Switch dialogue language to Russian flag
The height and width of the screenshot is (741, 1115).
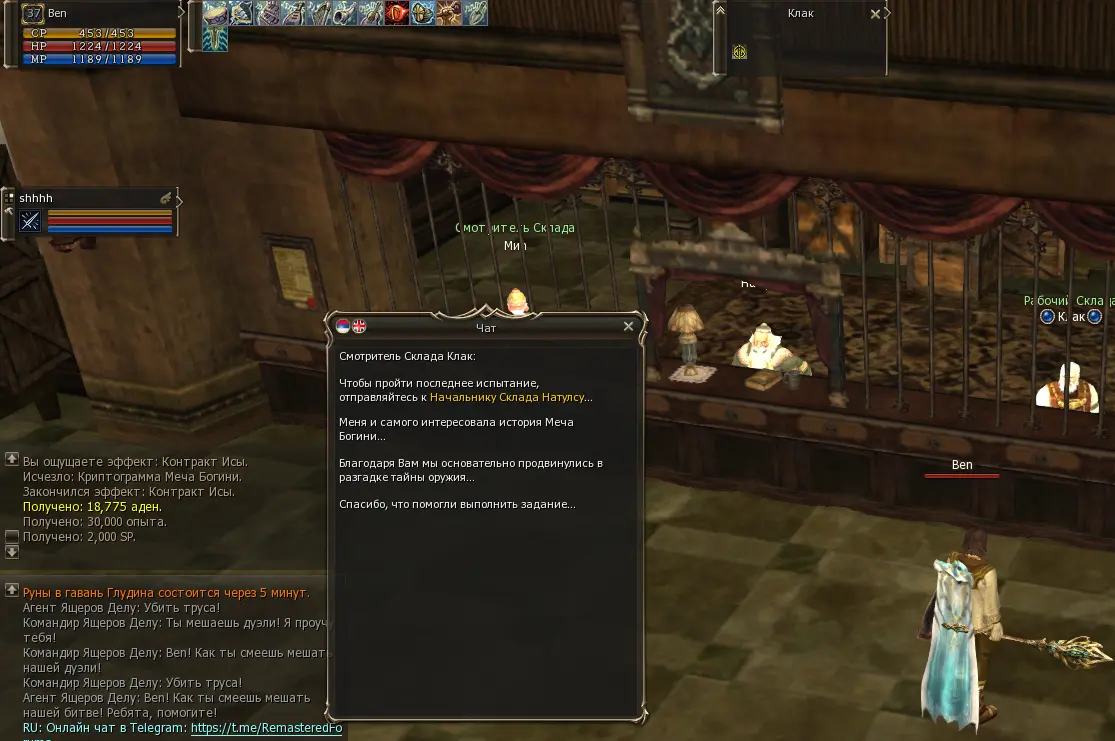[x=343, y=326]
